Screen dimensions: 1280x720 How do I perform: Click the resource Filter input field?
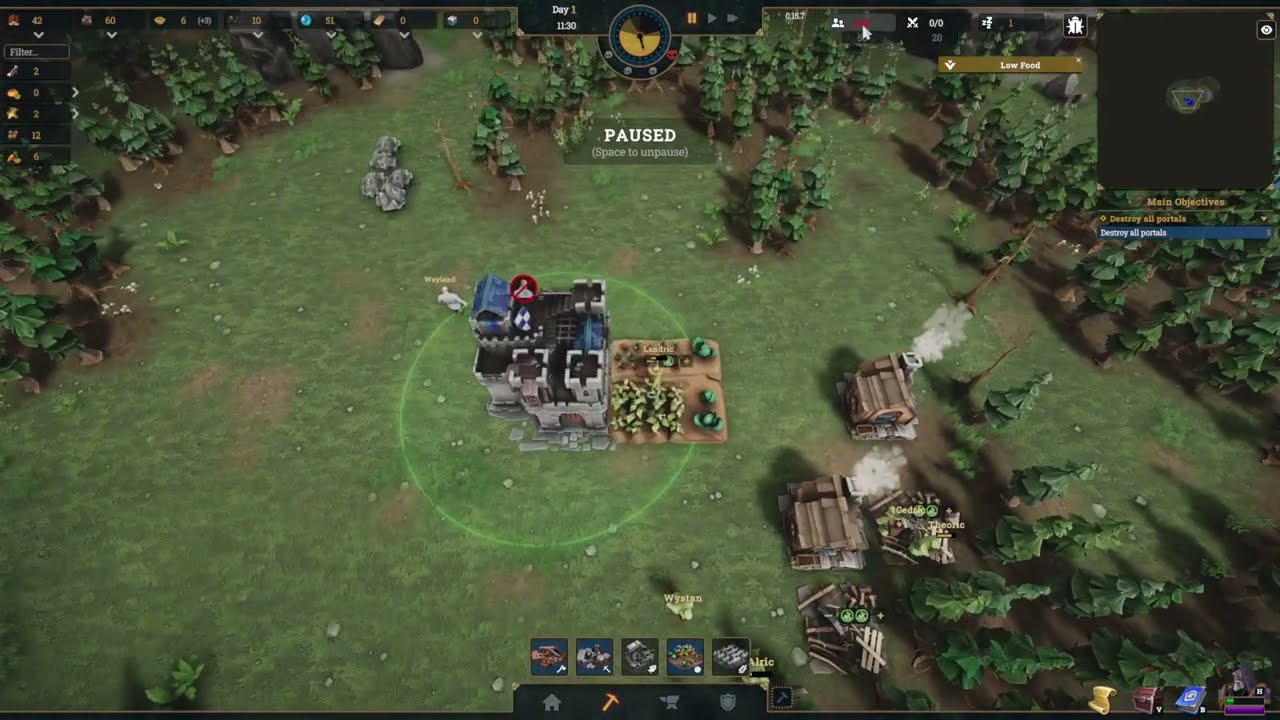(37, 52)
